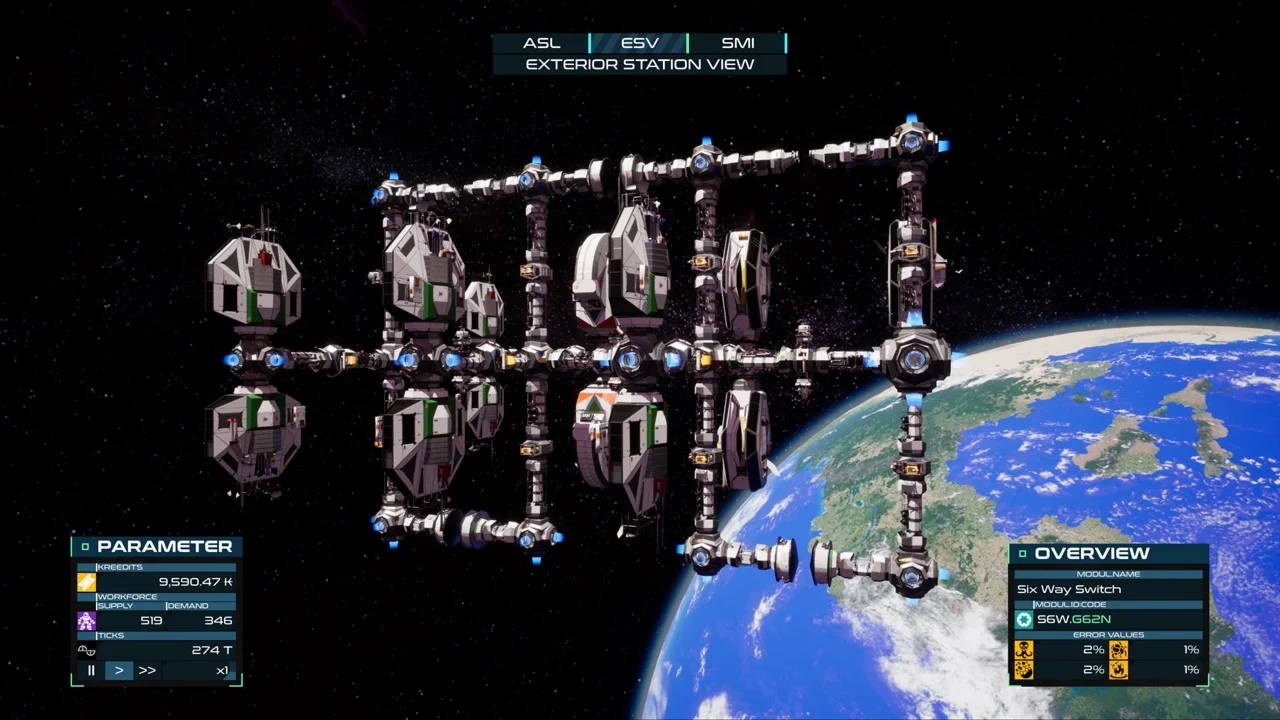Click the teal module ID code icon
The image size is (1280, 720).
(x=1024, y=620)
